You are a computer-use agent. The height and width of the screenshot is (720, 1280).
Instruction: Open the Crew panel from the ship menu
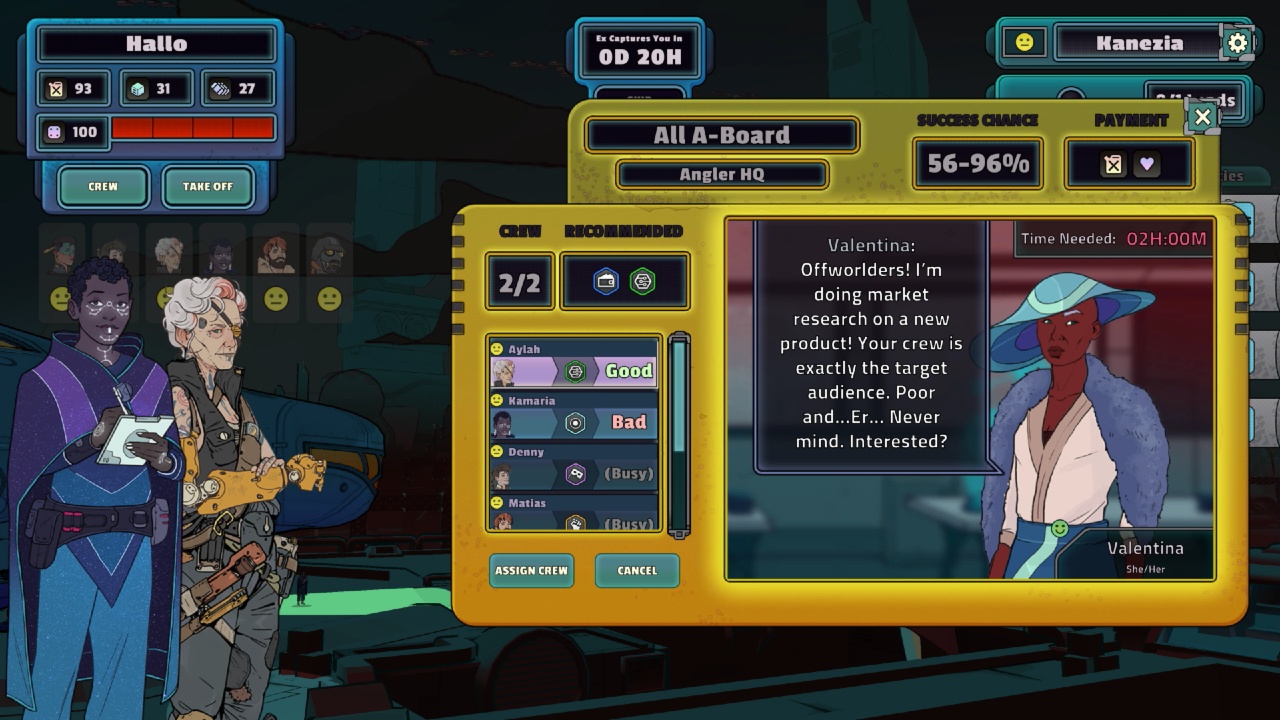click(104, 186)
